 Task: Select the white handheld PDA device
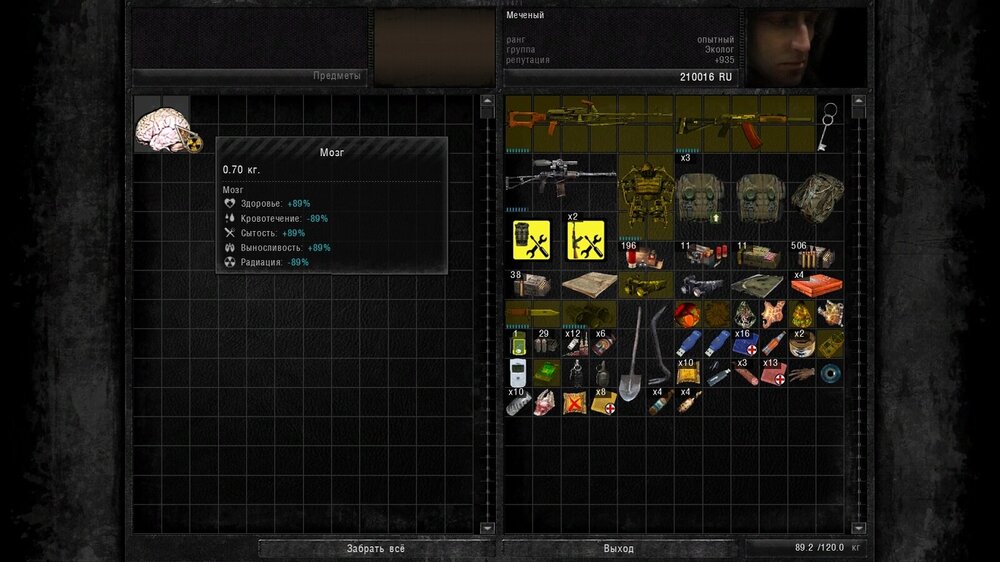tap(518, 373)
